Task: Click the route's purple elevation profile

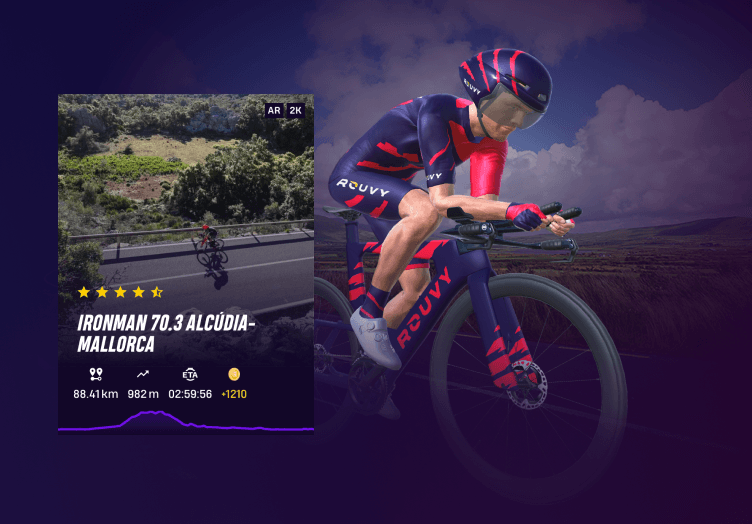Action: tap(185, 422)
